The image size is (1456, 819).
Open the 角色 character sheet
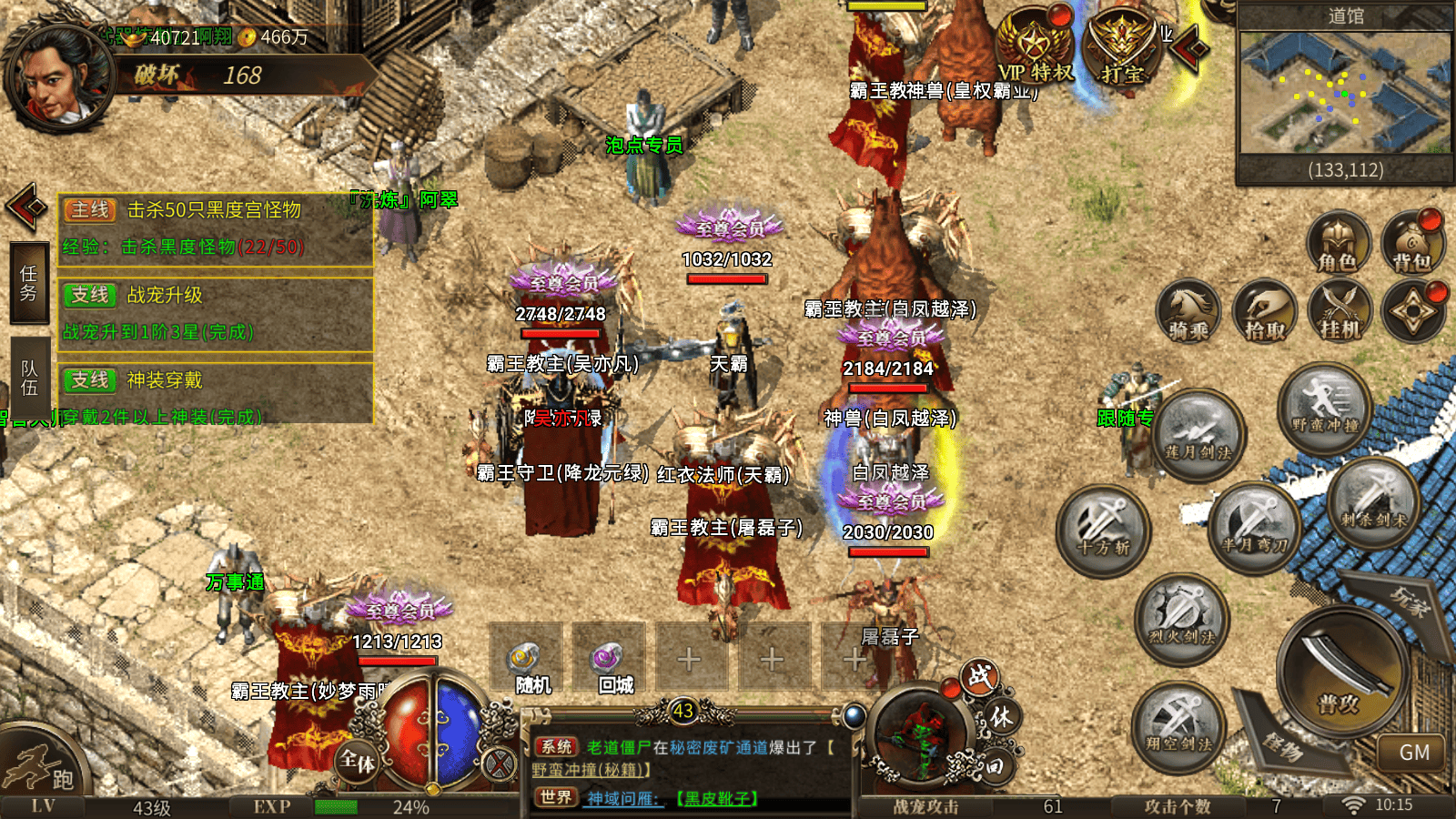1338,243
